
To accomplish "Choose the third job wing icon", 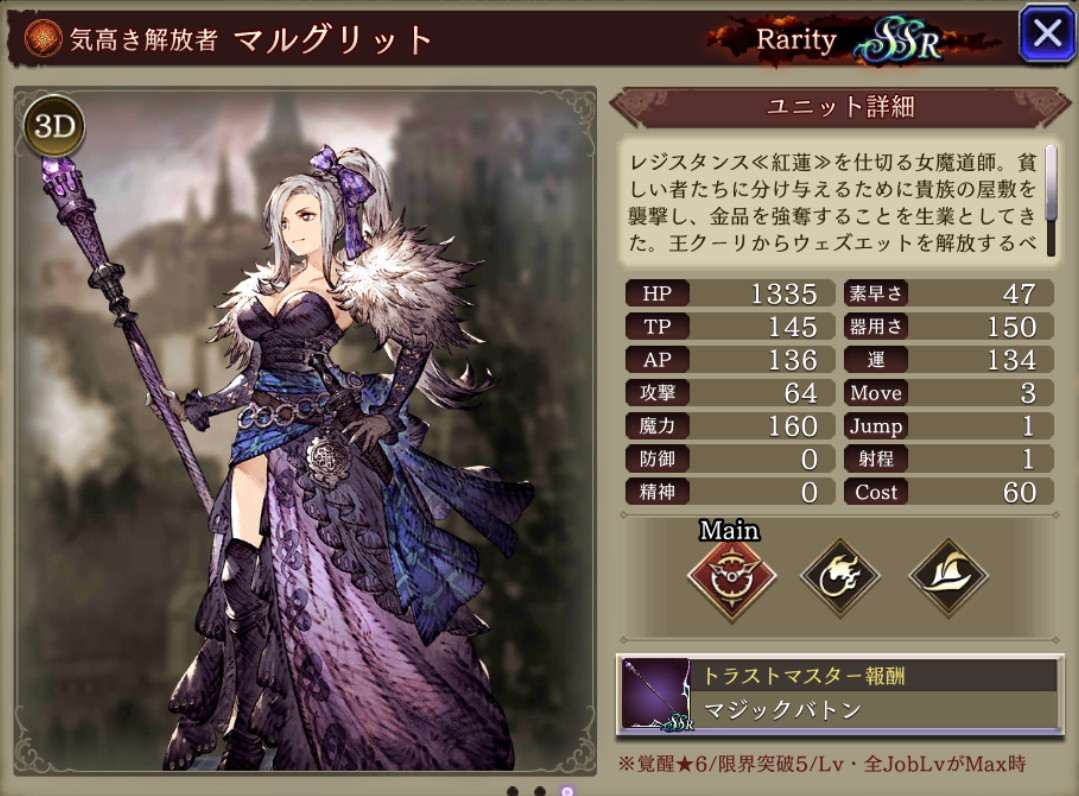I will point(948,578).
